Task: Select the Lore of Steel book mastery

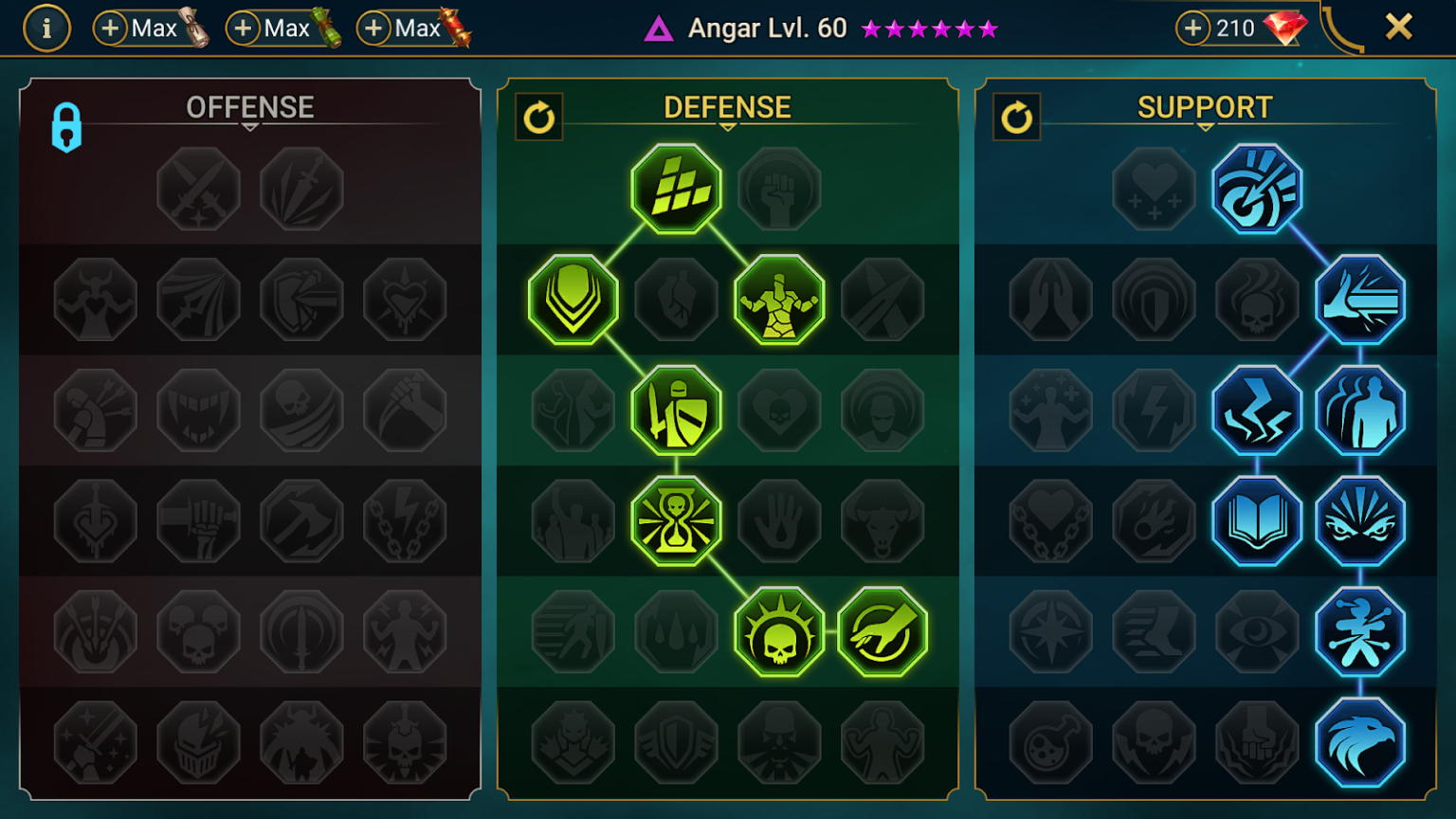Action: 1258,520
